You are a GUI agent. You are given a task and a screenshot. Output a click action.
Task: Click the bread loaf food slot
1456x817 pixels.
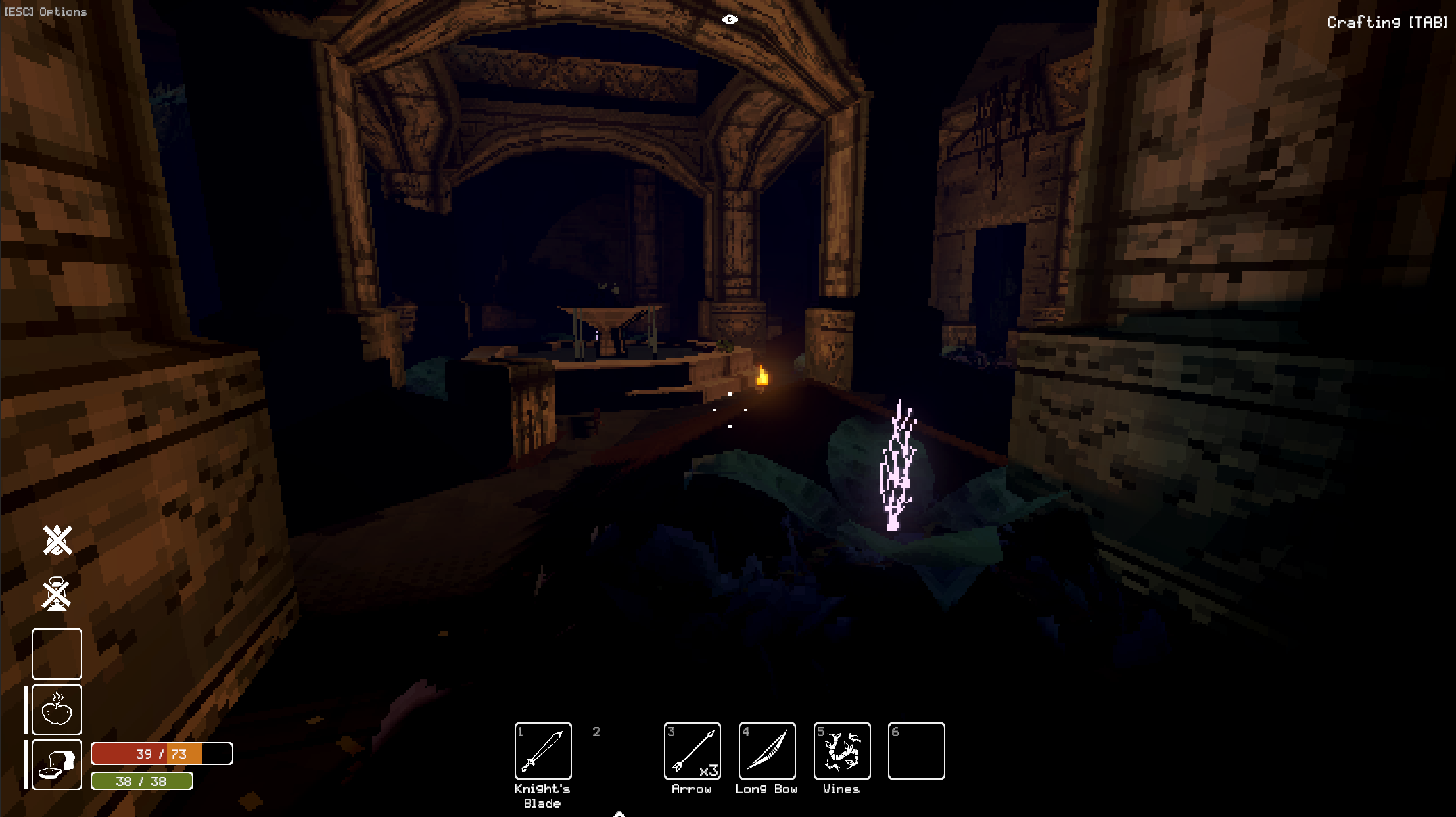pyautogui.click(x=57, y=764)
